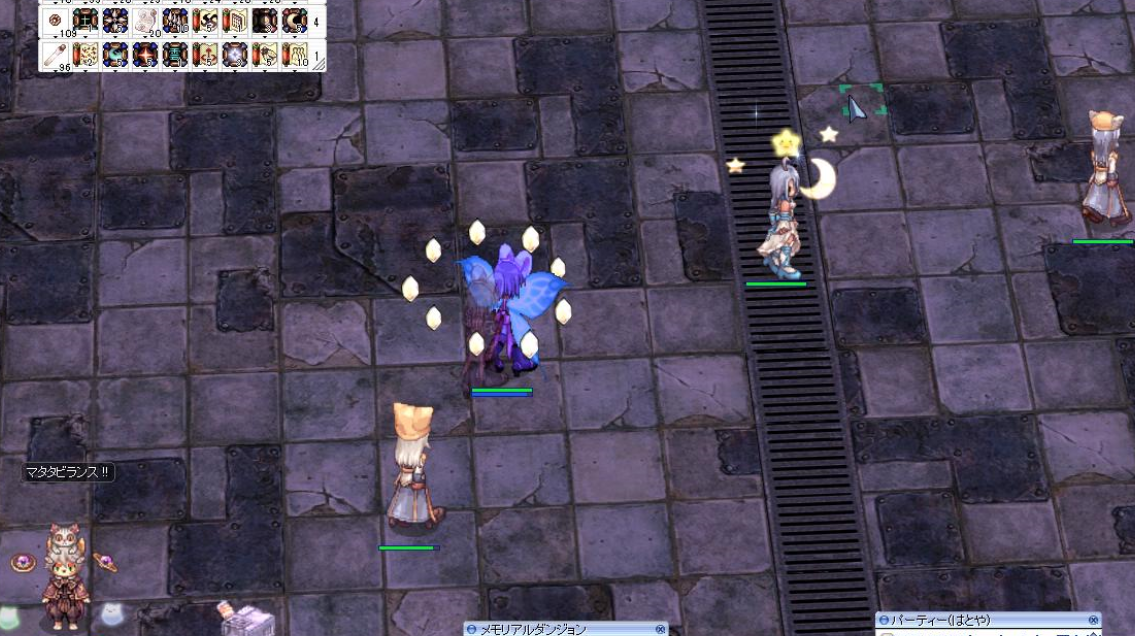Screen dimensions: 1135x636
Task: Cast the white starburst skill icon
Action: coord(235,54)
